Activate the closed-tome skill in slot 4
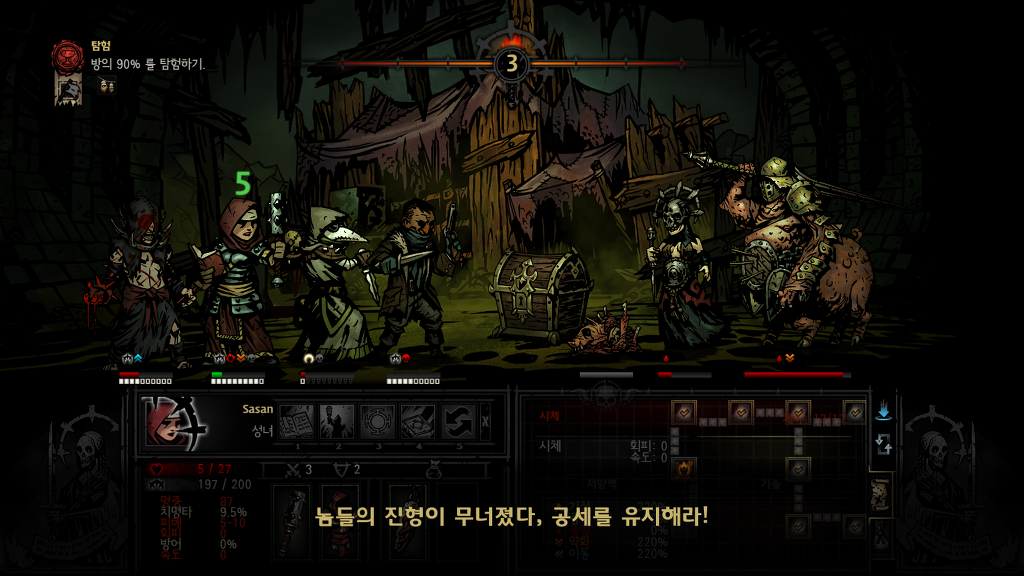This screenshot has width=1024, height=576. coord(419,422)
